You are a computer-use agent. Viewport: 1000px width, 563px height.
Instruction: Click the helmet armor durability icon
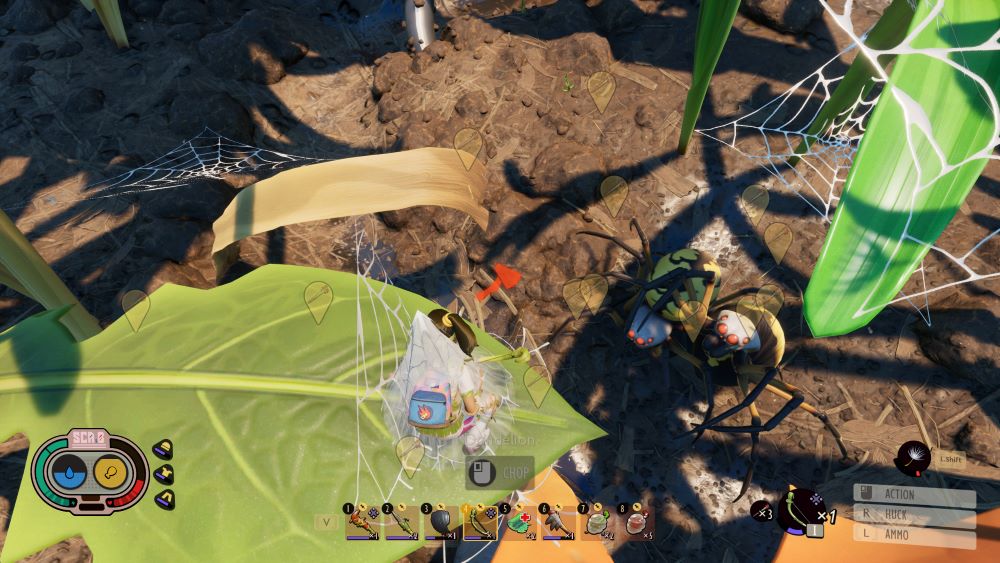tap(163, 449)
